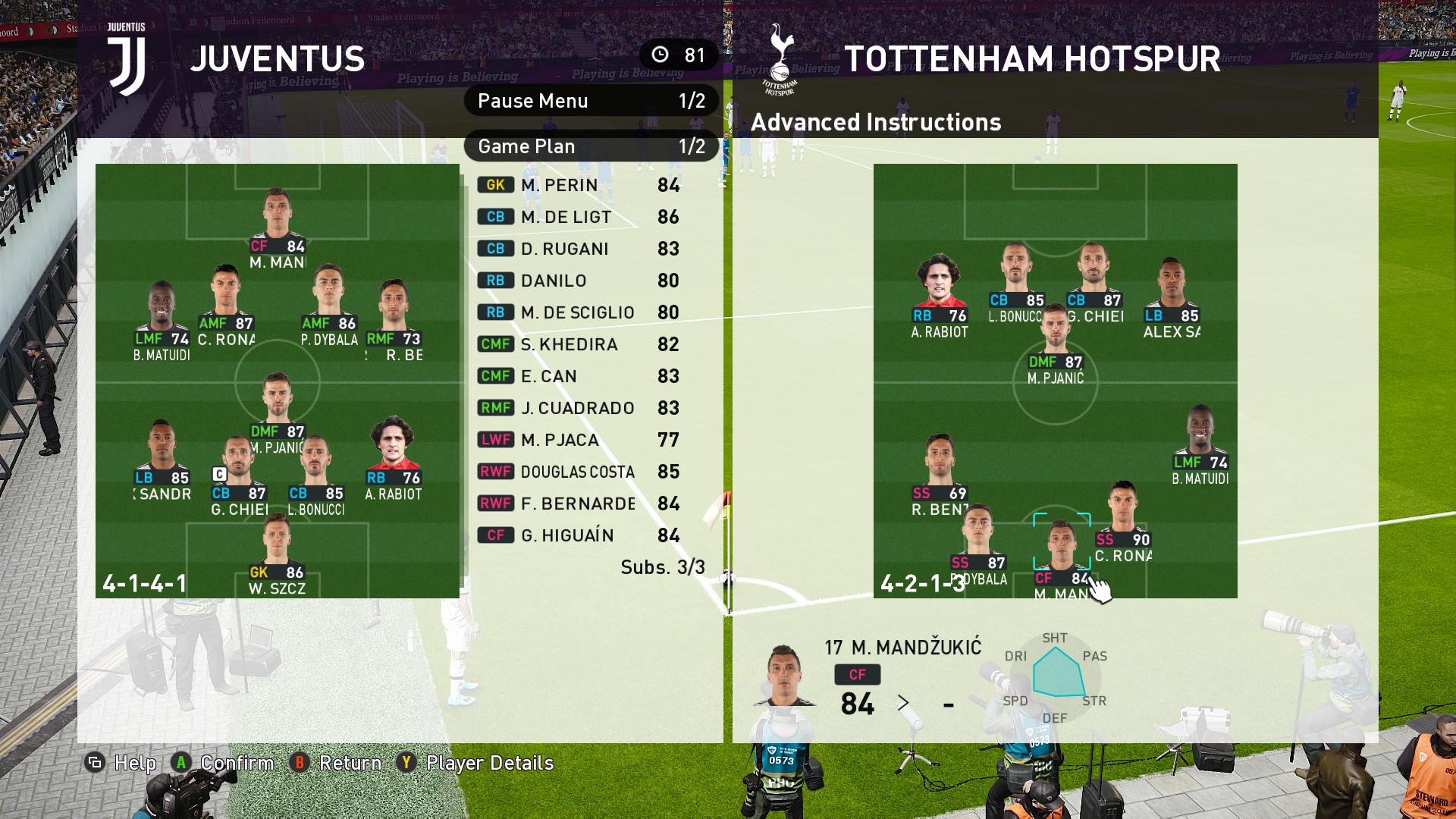
Task: Pick D. Rugani in the substitutes list
Action: coord(578,249)
